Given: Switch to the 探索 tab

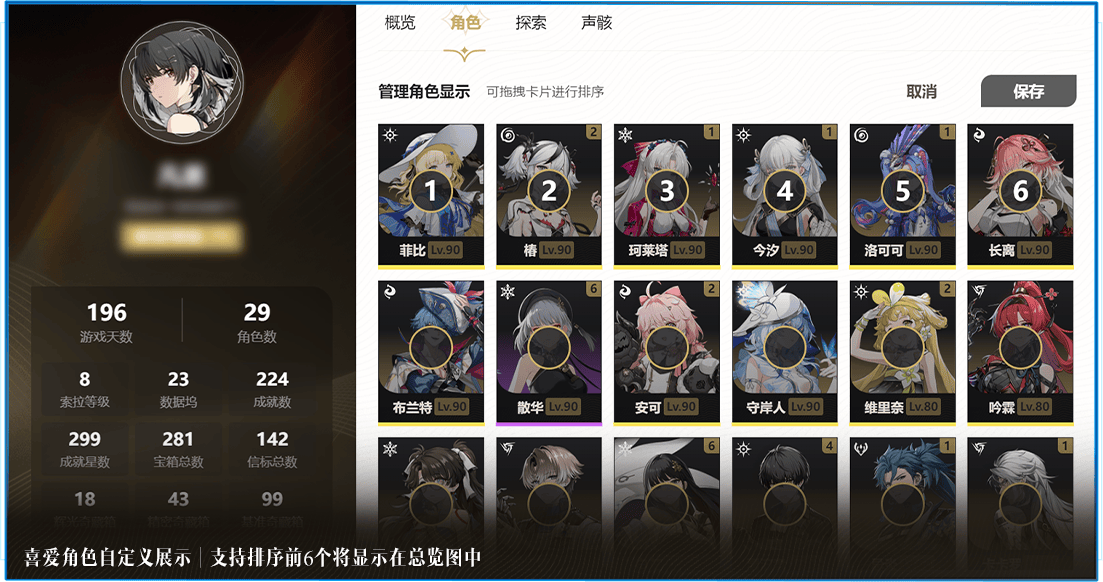Looking at the screenshot, I should [531, 23].
